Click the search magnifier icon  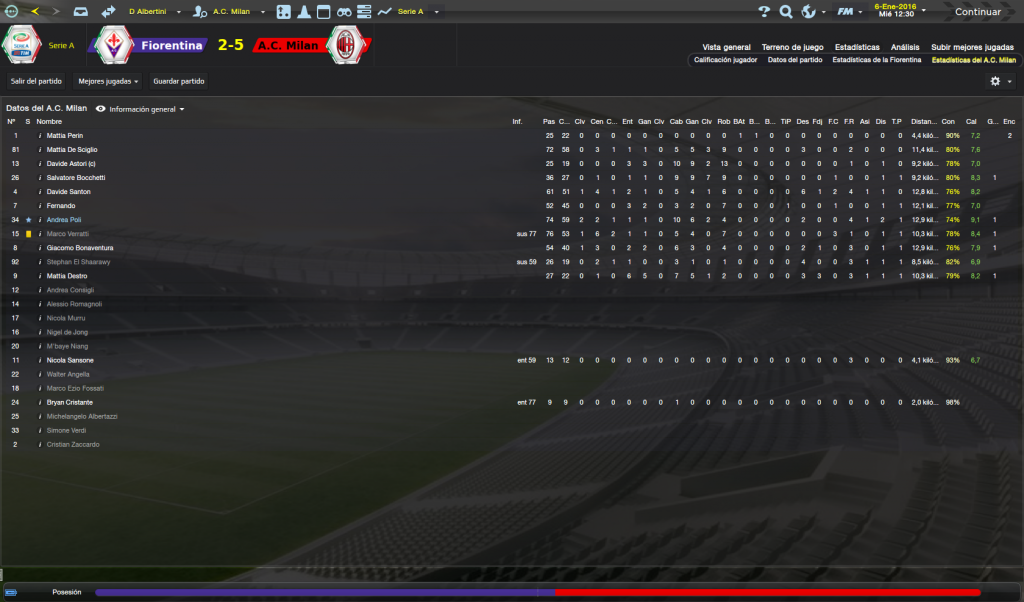click(785, 12)
